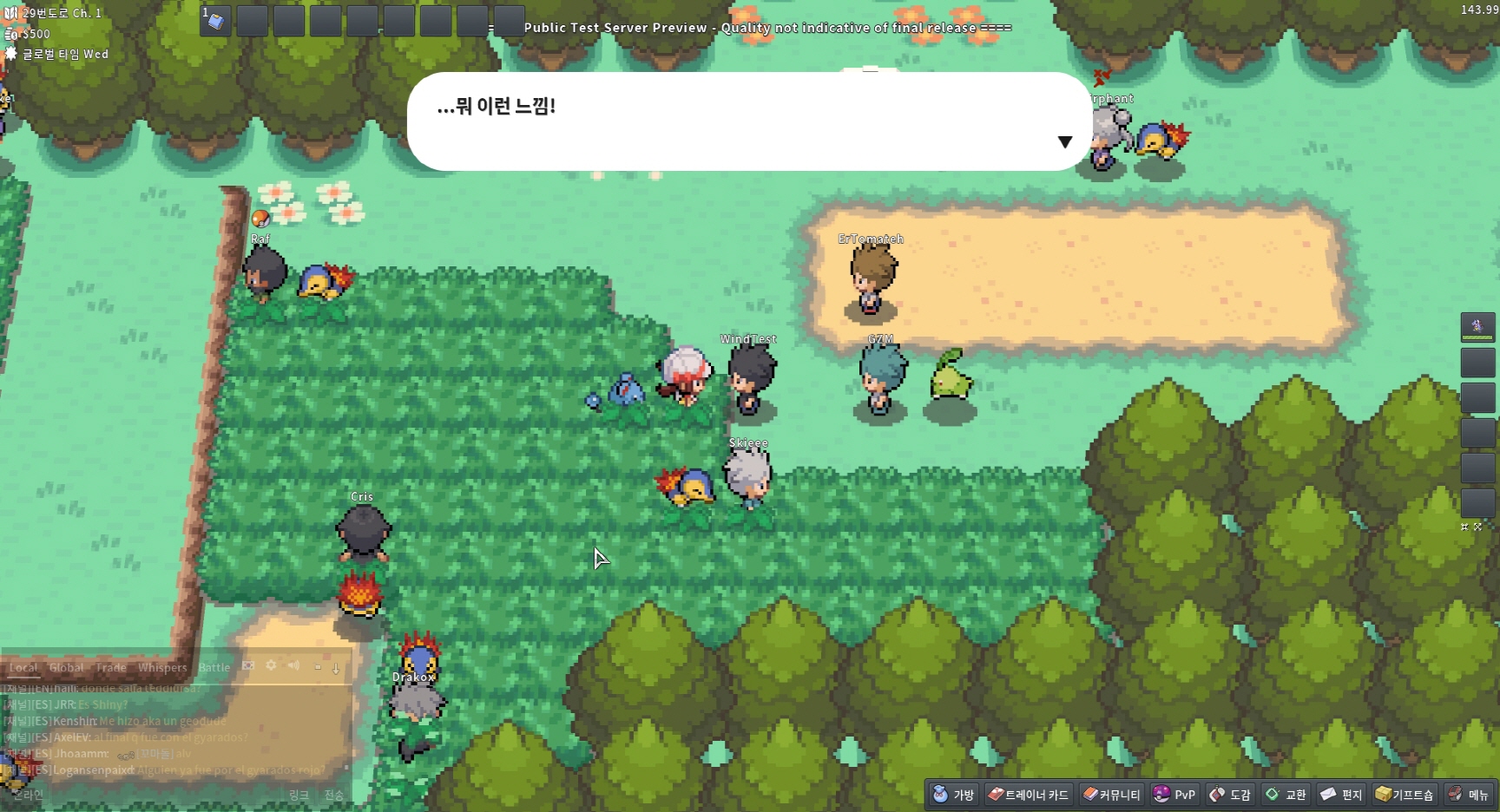
Task: Open the 트레이너 카드 trainer card
Action: click(x=1028, y=794)
